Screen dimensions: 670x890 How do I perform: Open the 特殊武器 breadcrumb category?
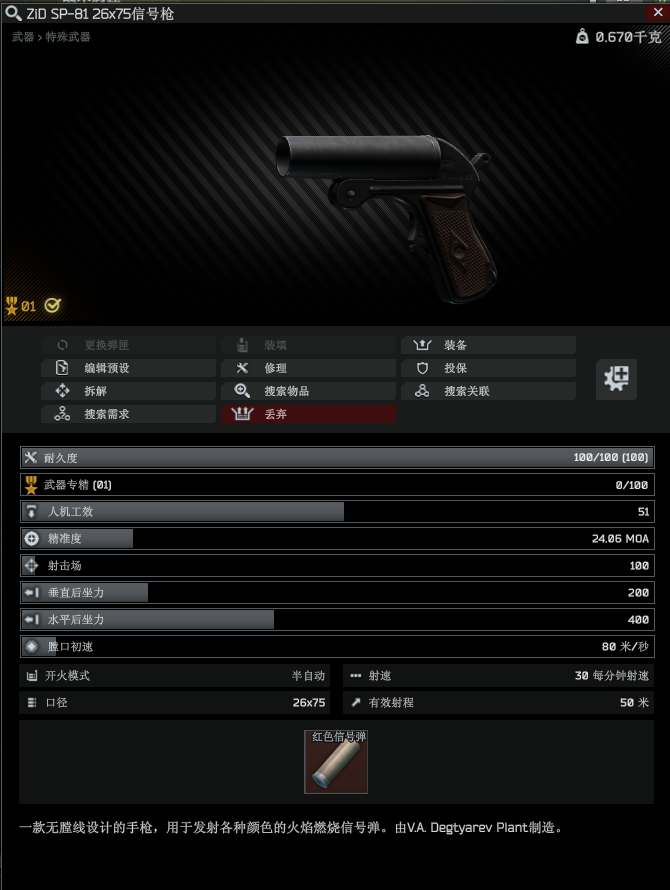point(67,37)
